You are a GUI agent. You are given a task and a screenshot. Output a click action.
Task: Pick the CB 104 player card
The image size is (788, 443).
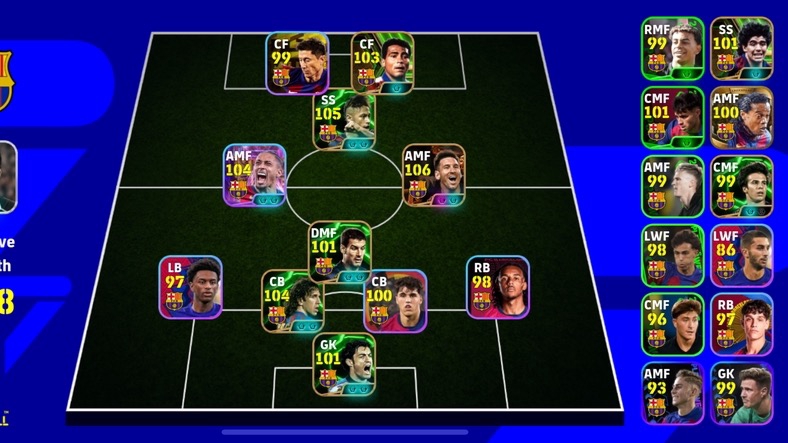[x=292, y=301]
